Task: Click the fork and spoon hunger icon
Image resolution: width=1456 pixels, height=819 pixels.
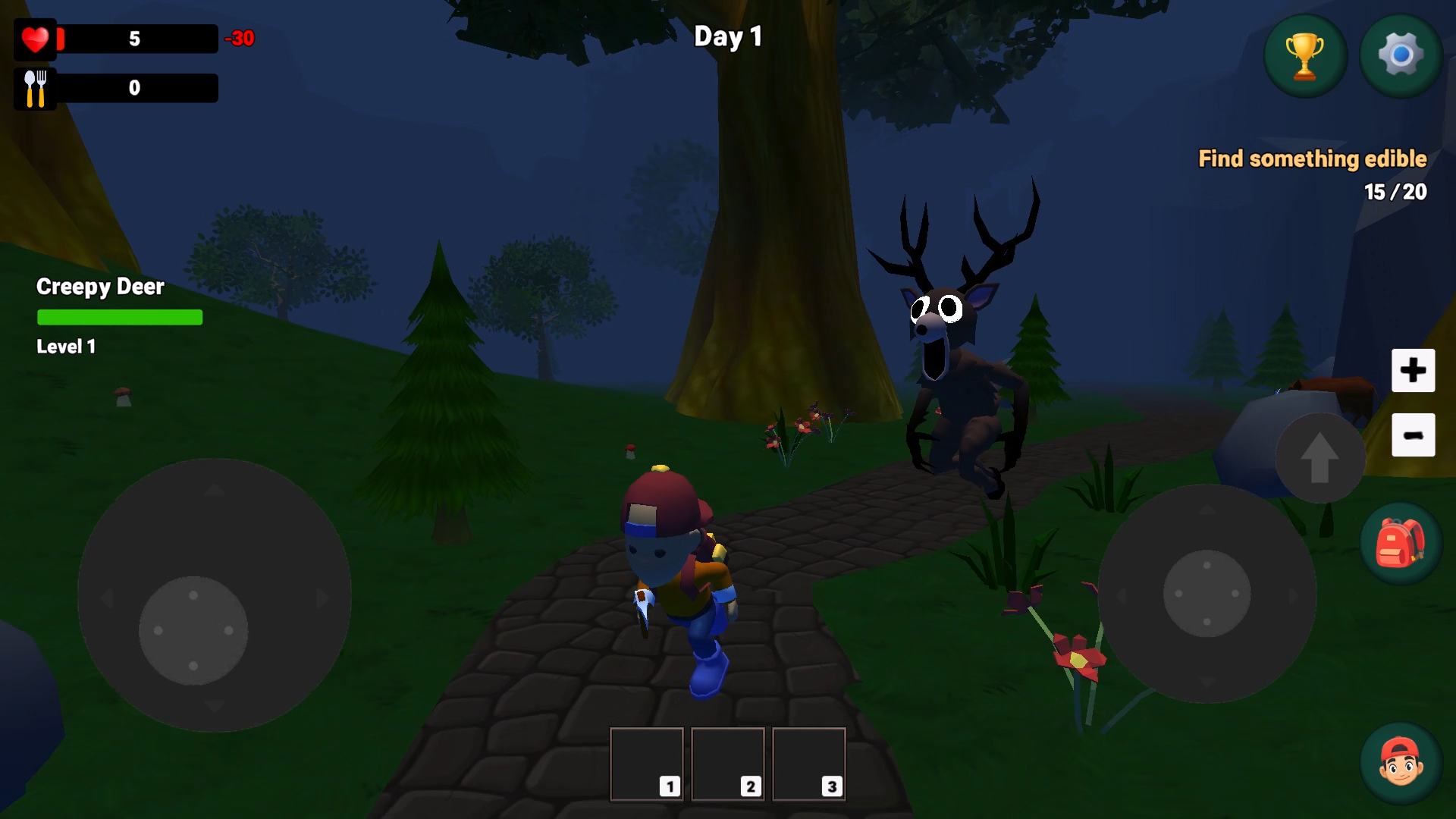Action: (35, 88)
